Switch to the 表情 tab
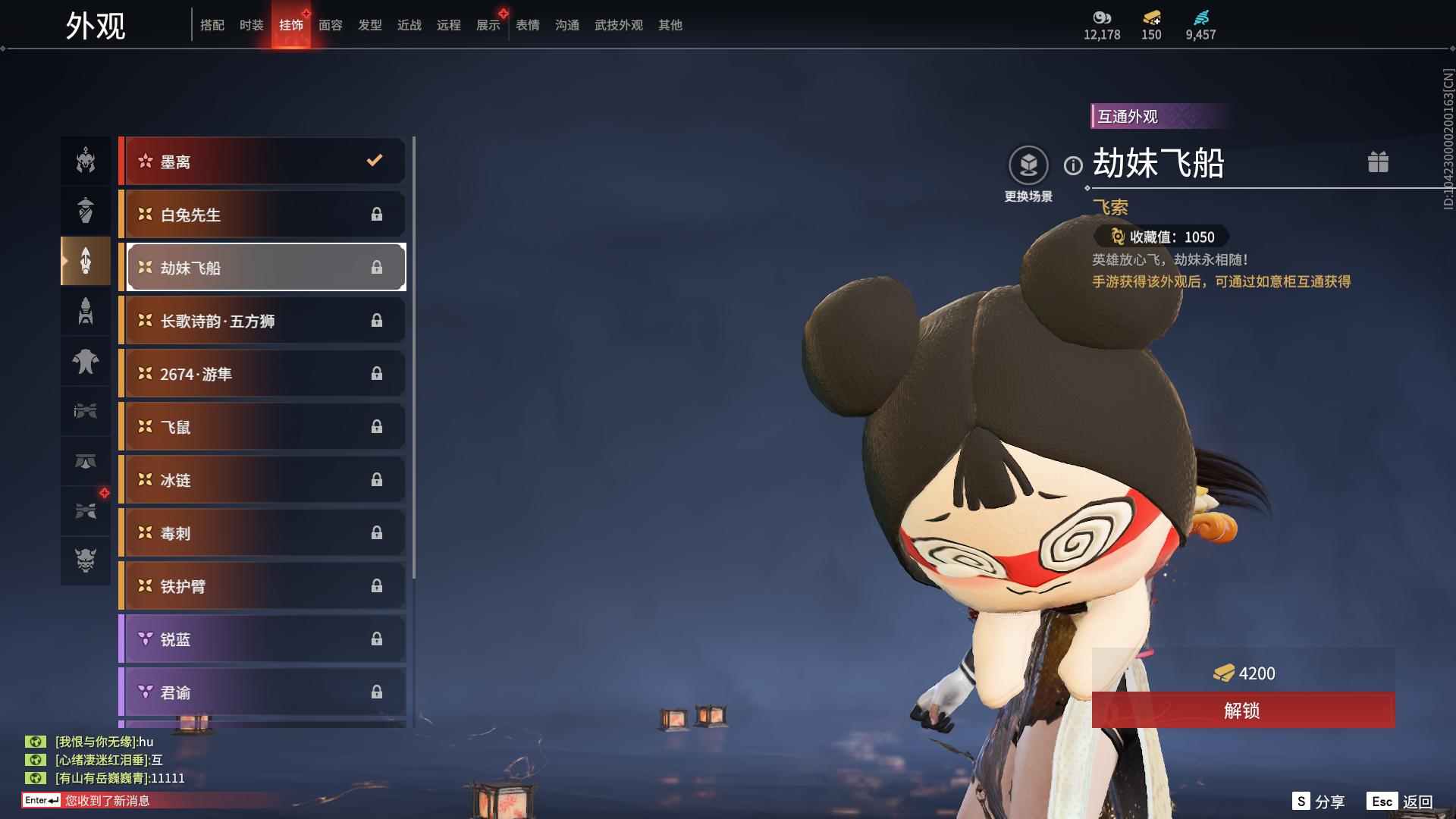 pyautogui.click(x=528, y=25)
